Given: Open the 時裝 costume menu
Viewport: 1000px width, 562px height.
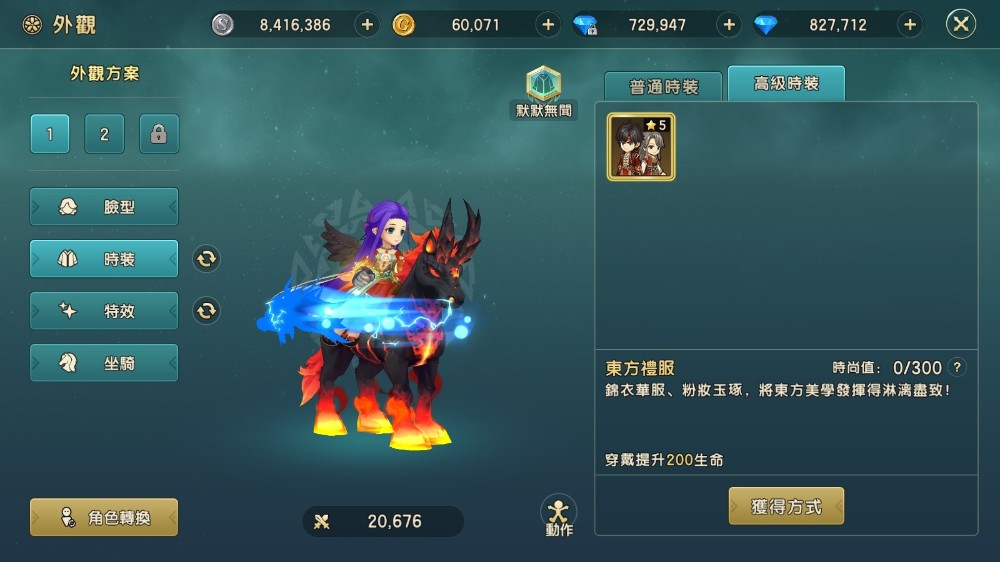Looking at the screenshot, I should click(104, 259).
